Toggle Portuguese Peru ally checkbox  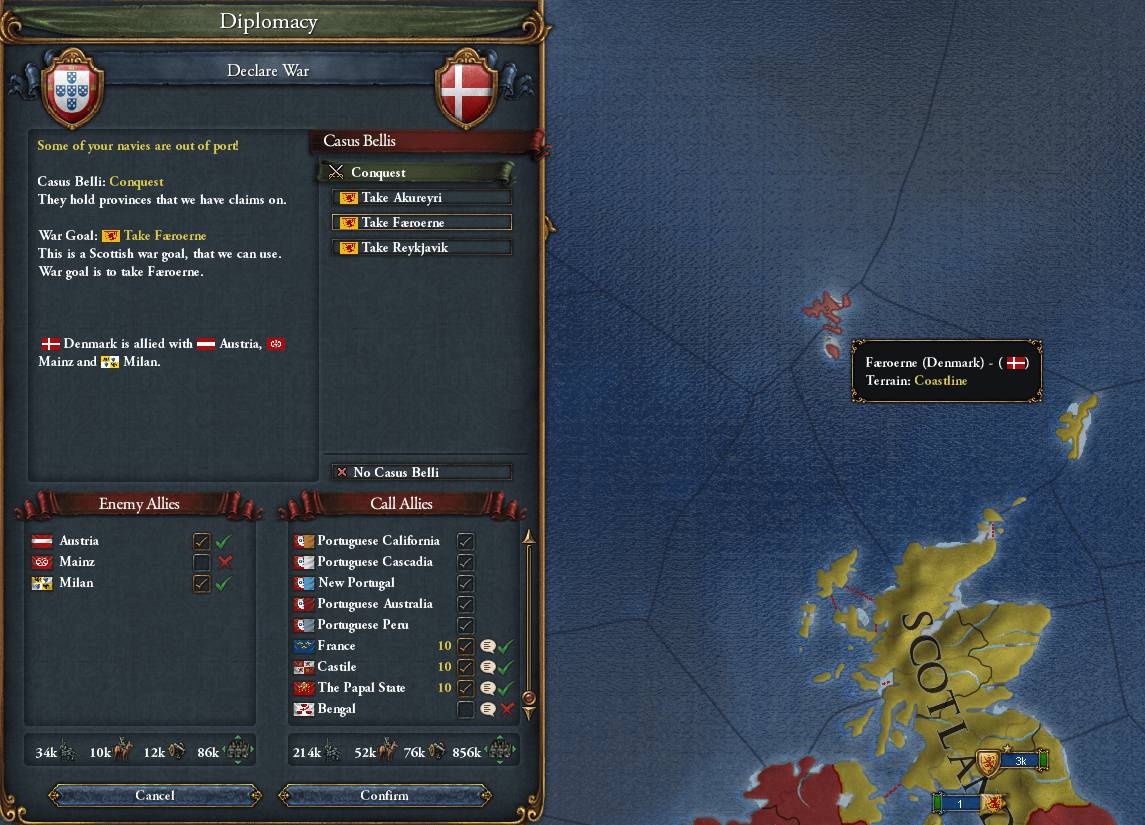point(465,625)
